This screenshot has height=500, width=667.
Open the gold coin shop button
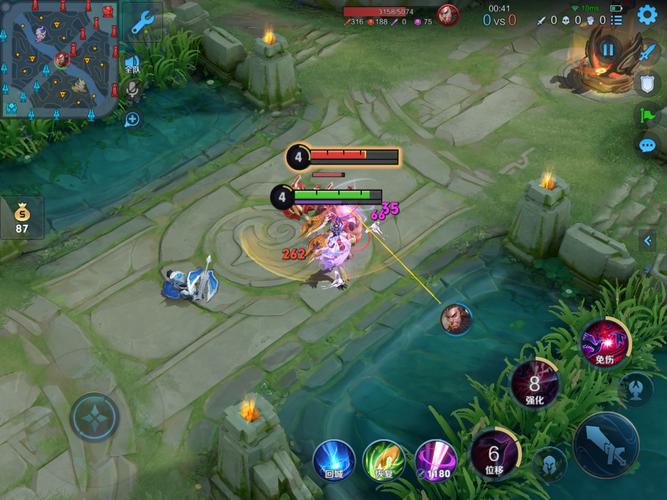[x=21, y=216]
